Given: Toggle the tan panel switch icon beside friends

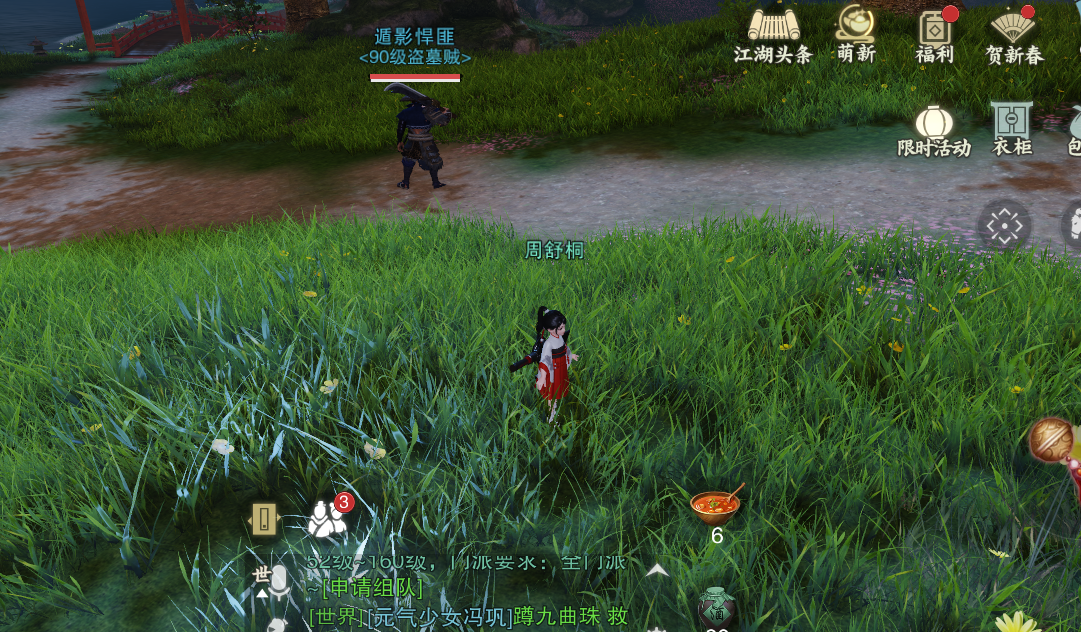Looking at the screenshot, I should [264, 518].
